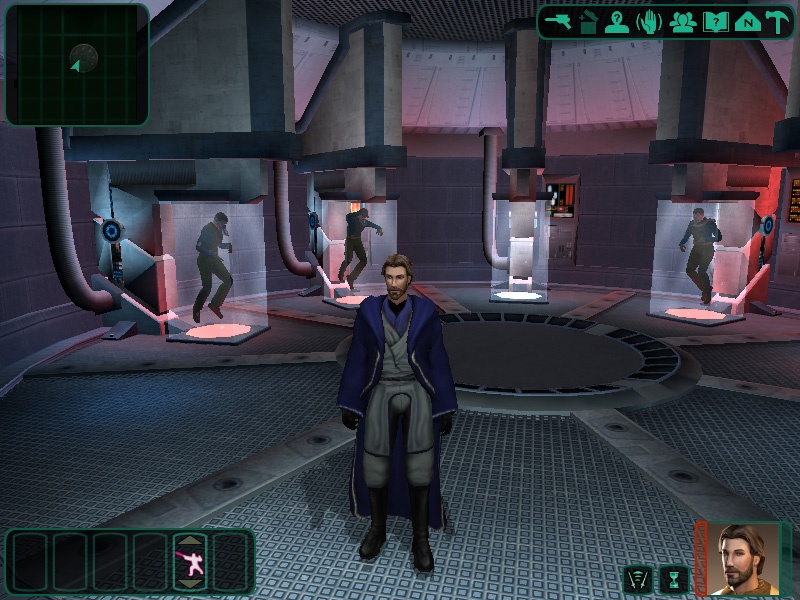800x600 pixels.
Task: Cycle action slot with the up arrow
Action: pyautogui.click(x=189, y=540)
